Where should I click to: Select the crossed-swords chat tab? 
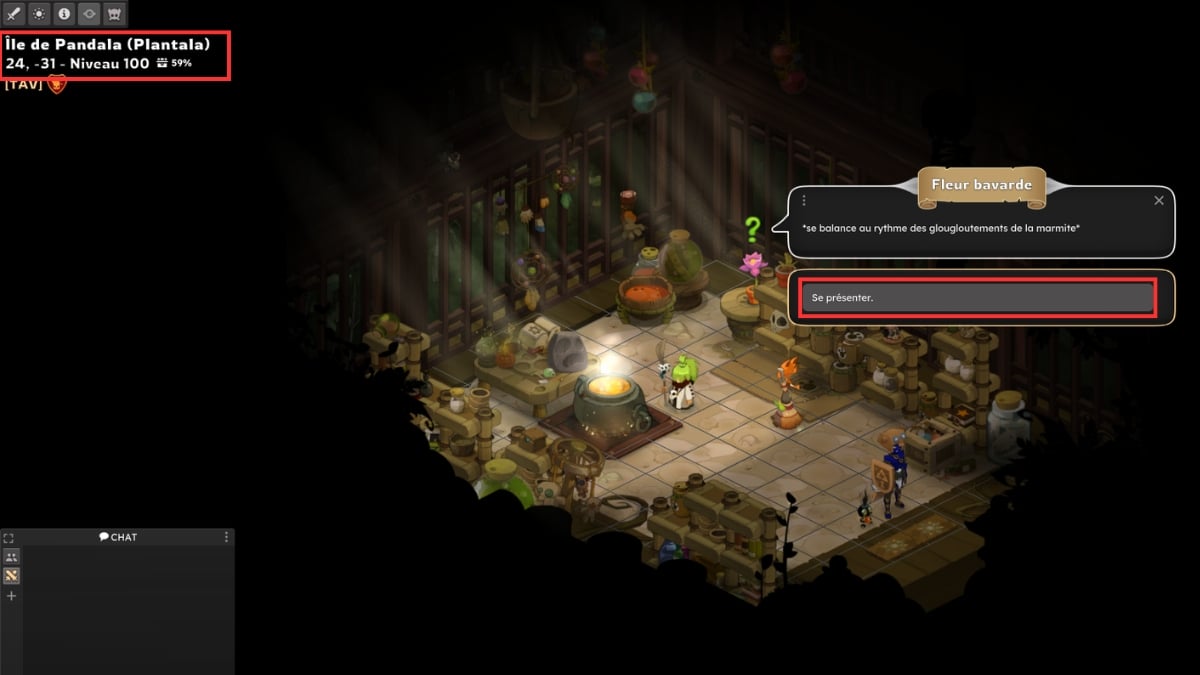[x=11, y=576]
